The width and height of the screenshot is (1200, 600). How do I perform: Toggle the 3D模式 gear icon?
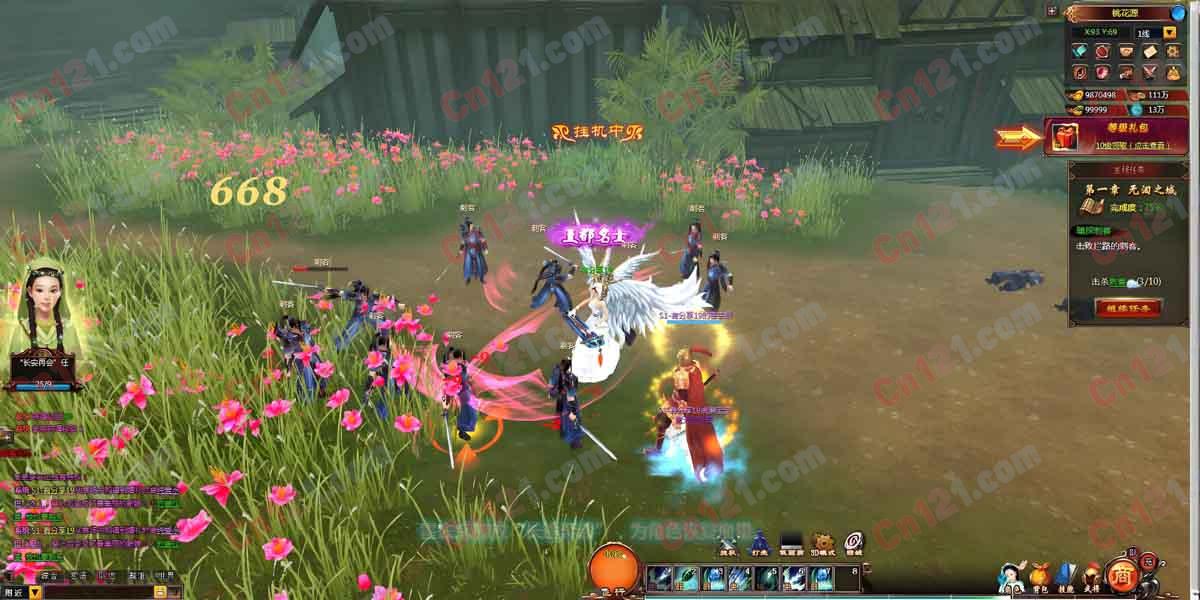(822, 543)
